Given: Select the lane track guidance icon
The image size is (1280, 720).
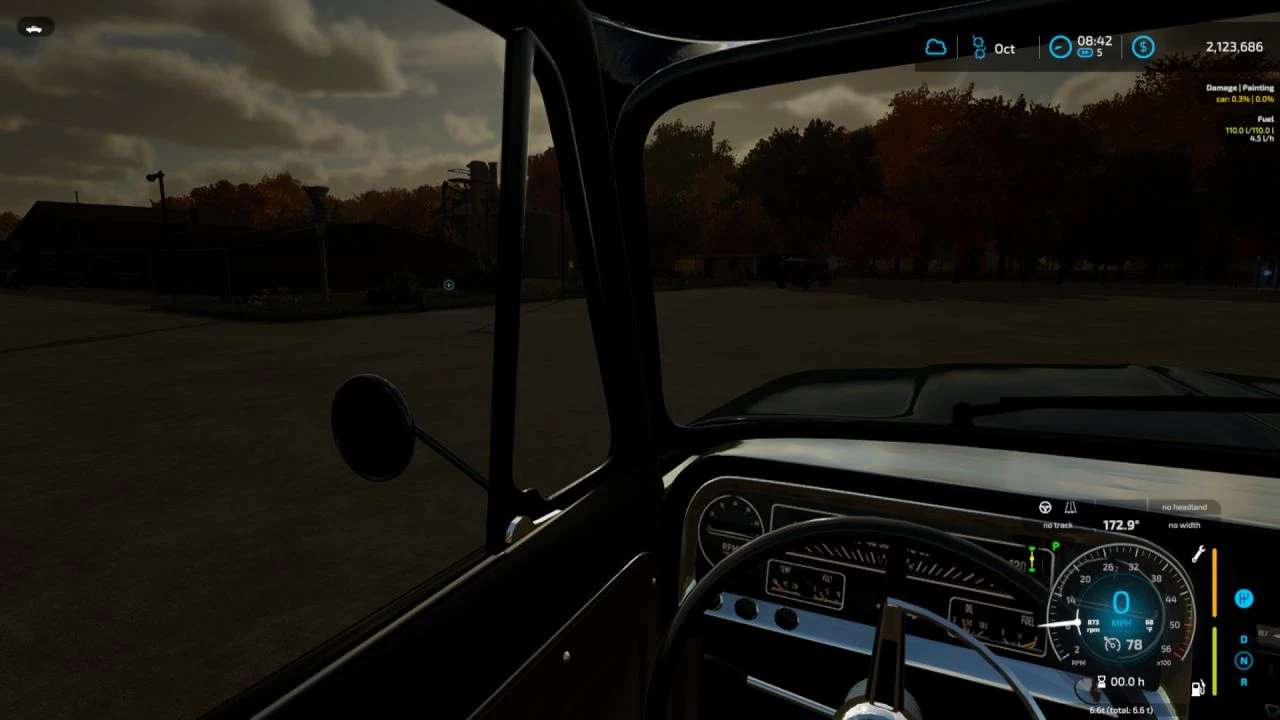Looking at the screenshot, I should (1071, 508).
